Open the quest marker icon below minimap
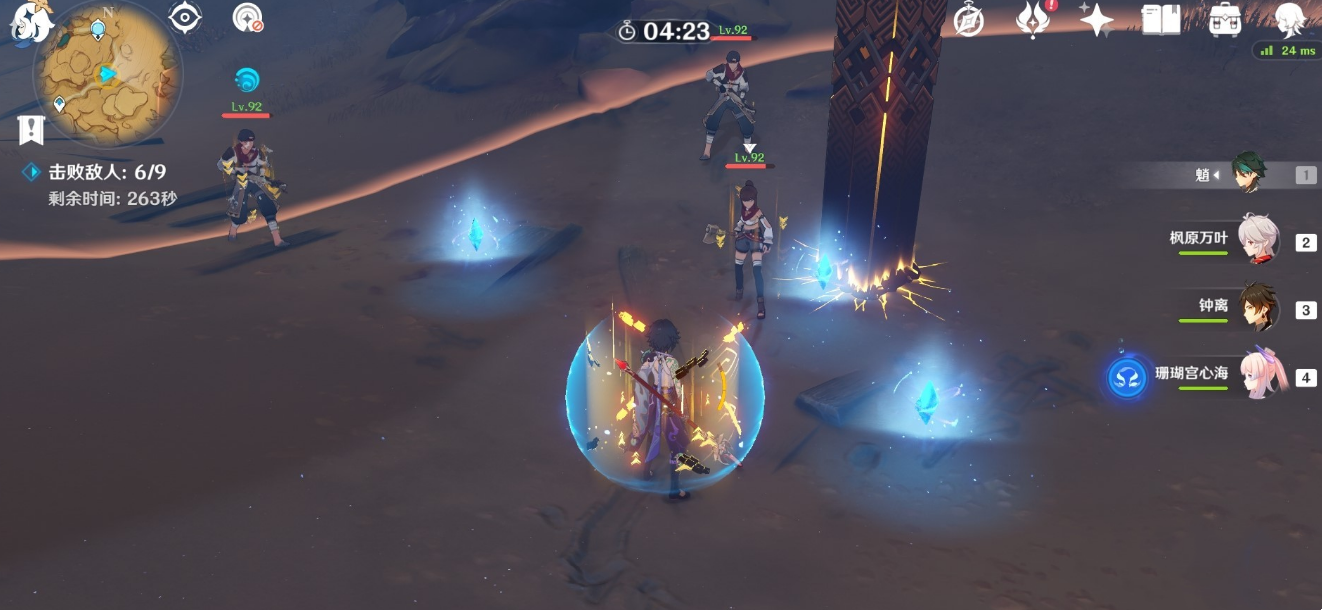1322x610 pixels. (31, 129)
